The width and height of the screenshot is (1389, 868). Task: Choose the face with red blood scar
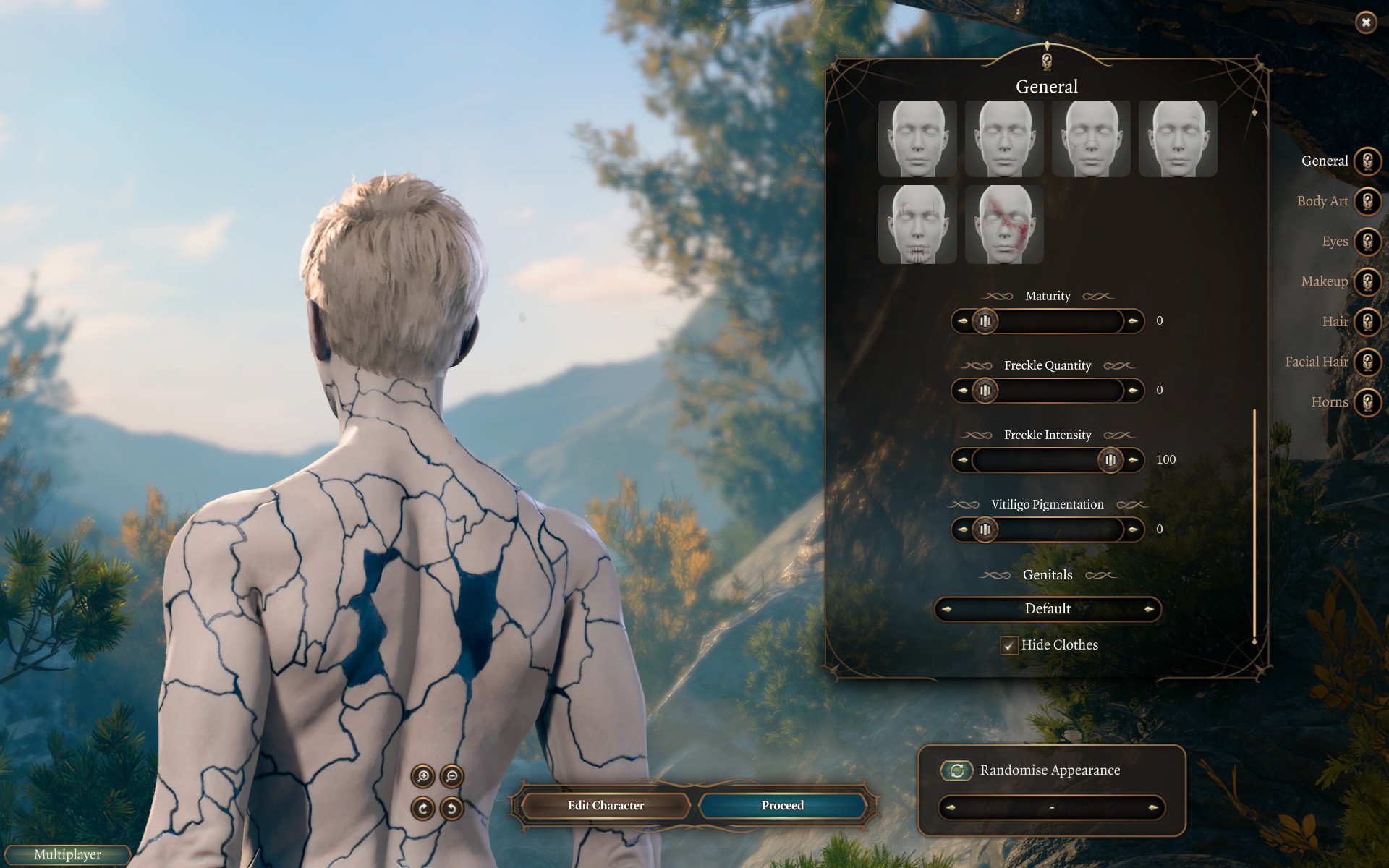click(x=1004, y=224)
